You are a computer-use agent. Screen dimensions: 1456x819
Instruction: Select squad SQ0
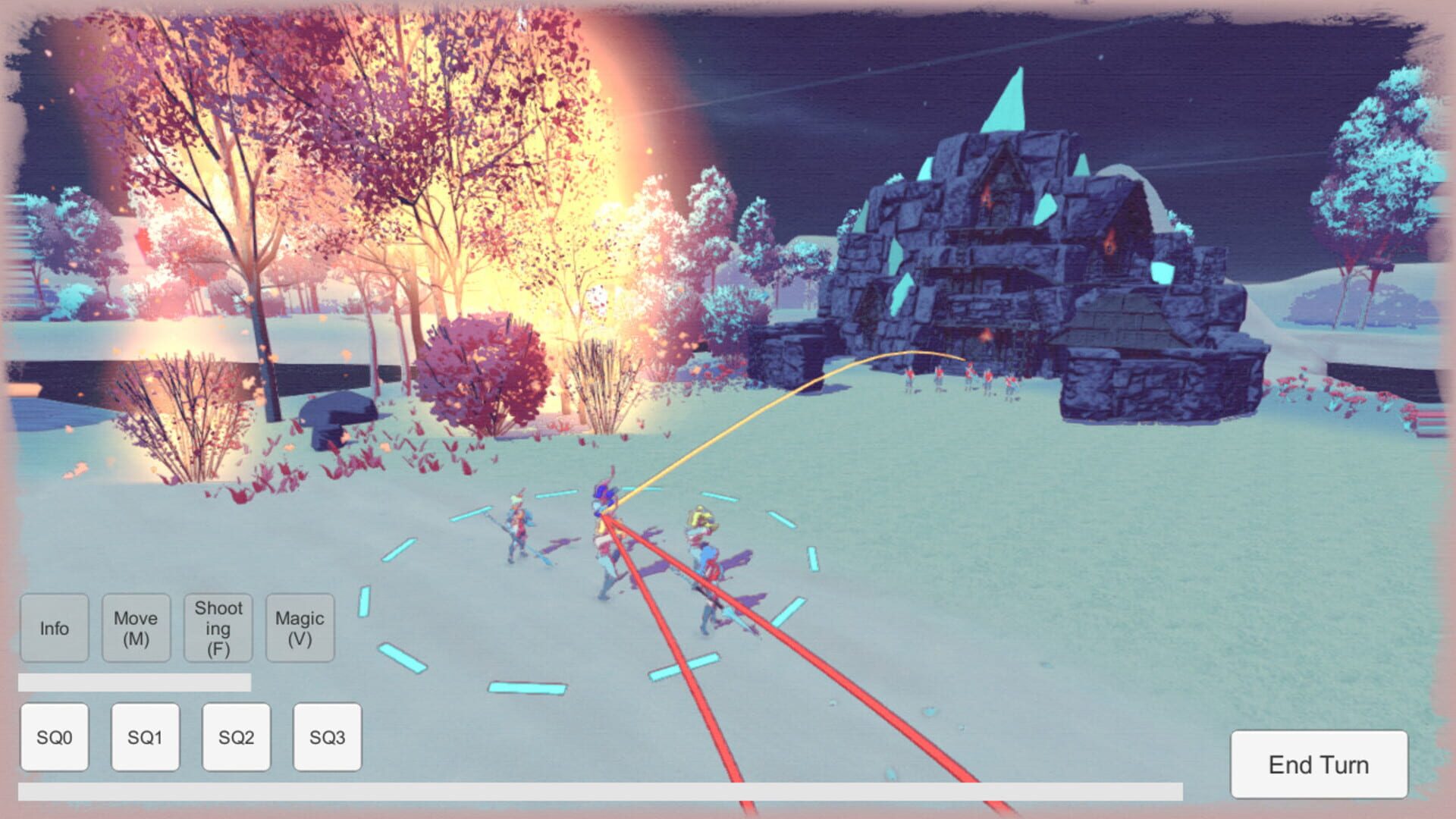(54, 736)
